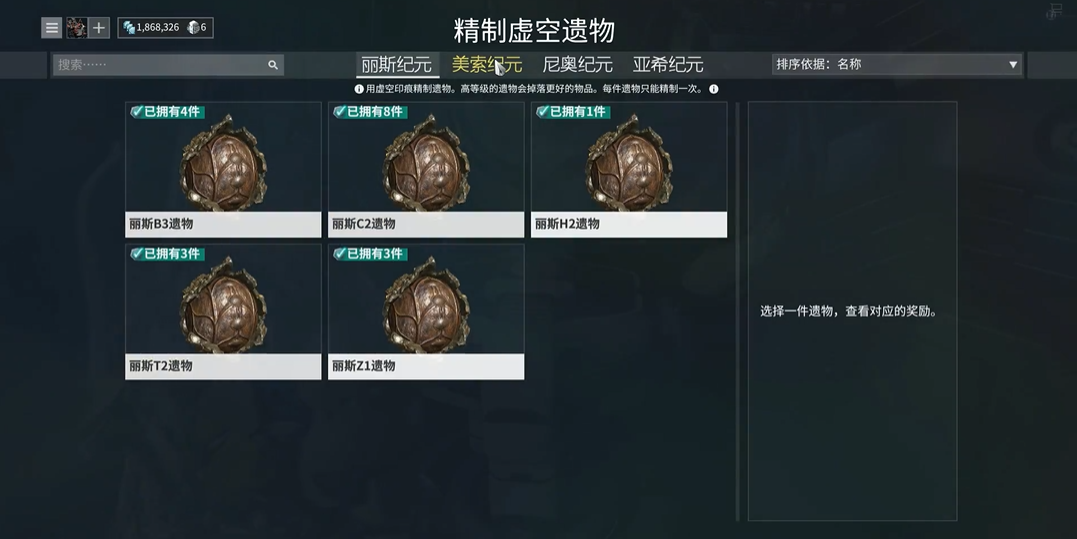Screen dimensions: 1077x539
Task: Click the relic search field
Action: click(x=160, y=65)
